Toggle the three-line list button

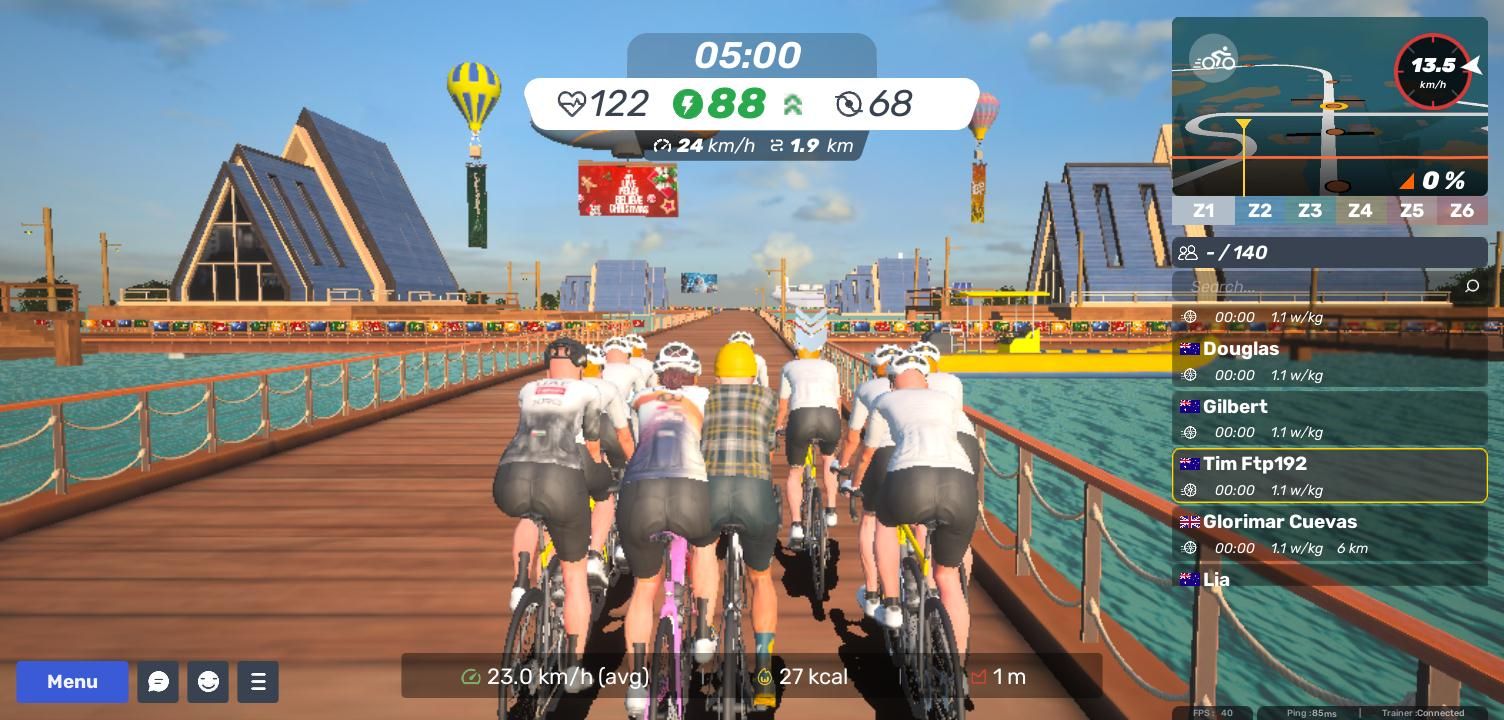coord(258,682)
